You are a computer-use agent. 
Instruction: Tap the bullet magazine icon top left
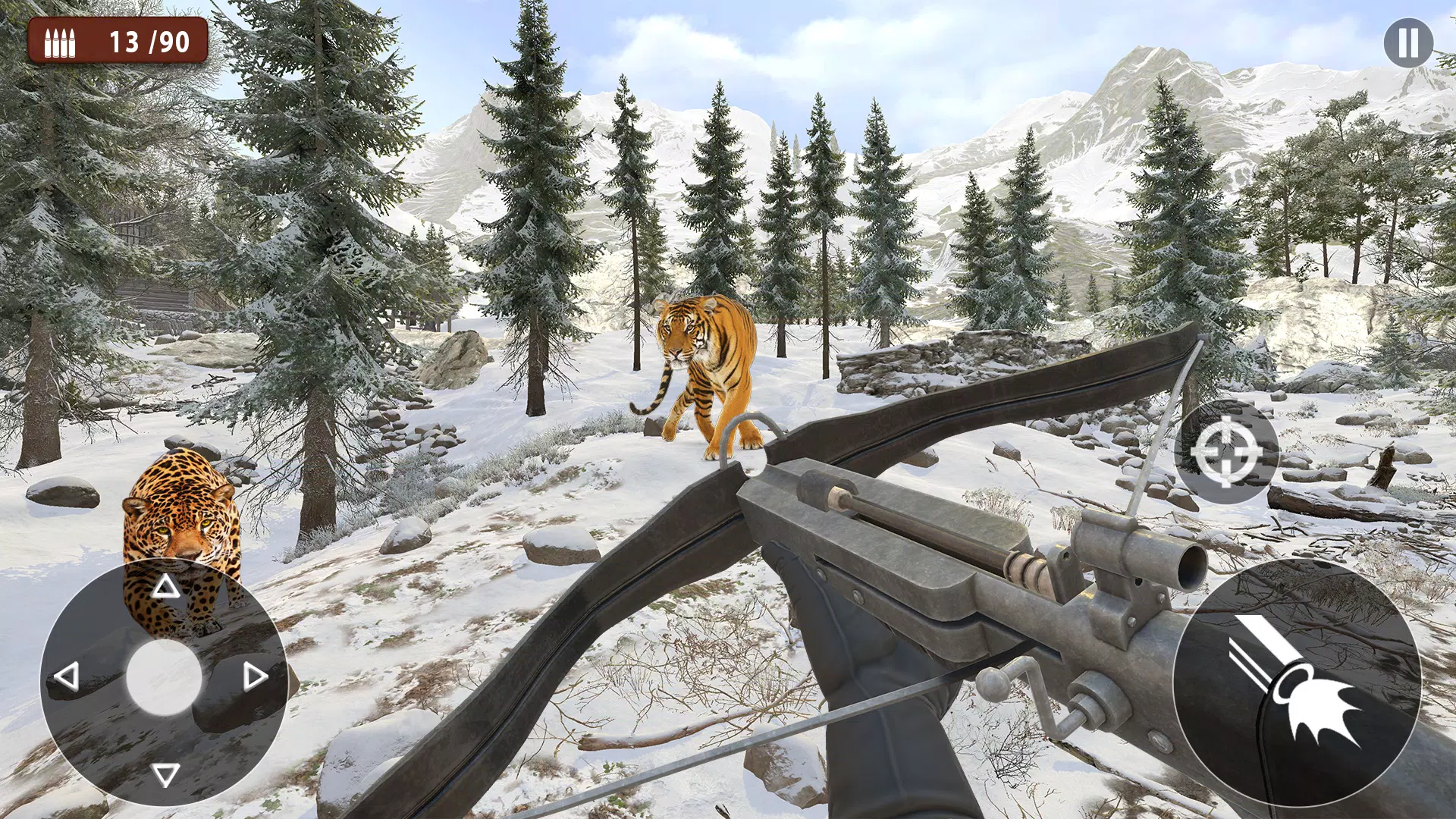pos(61,43)
